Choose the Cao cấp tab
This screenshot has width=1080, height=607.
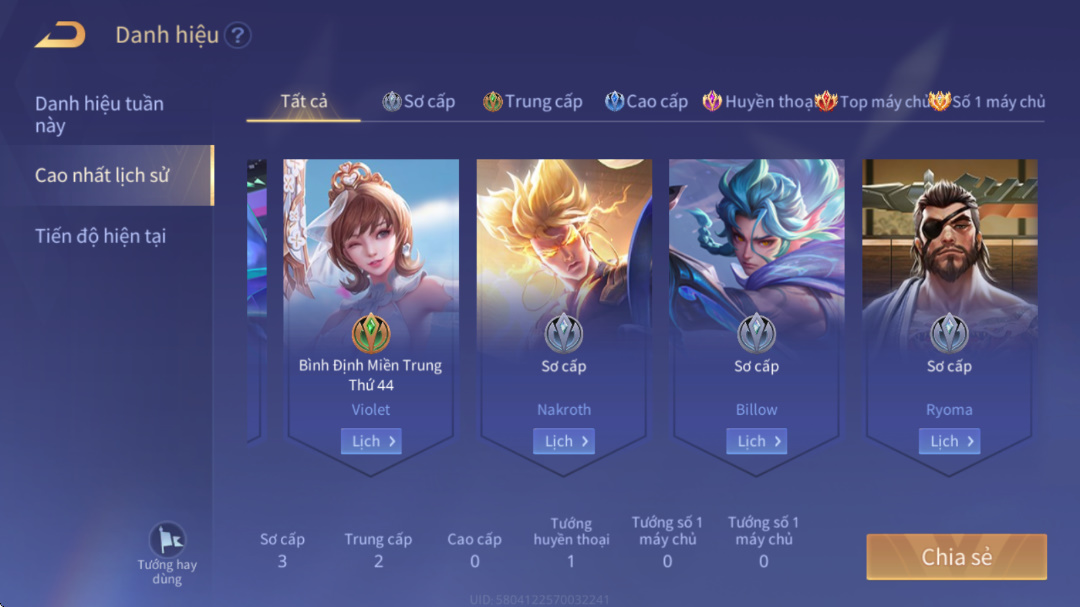pyautogui.click(x=647, y=101)
